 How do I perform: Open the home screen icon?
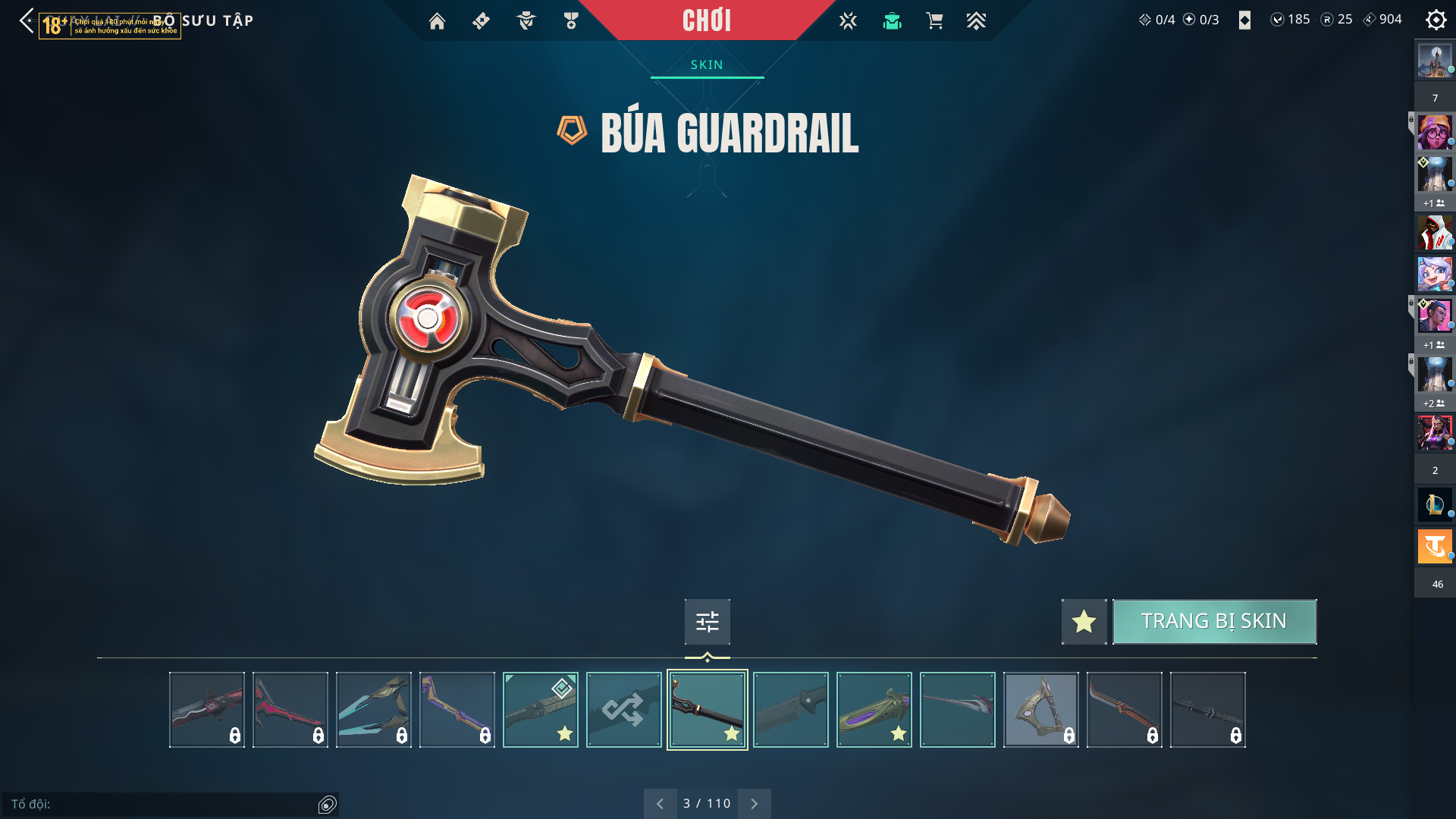point(437,21)
